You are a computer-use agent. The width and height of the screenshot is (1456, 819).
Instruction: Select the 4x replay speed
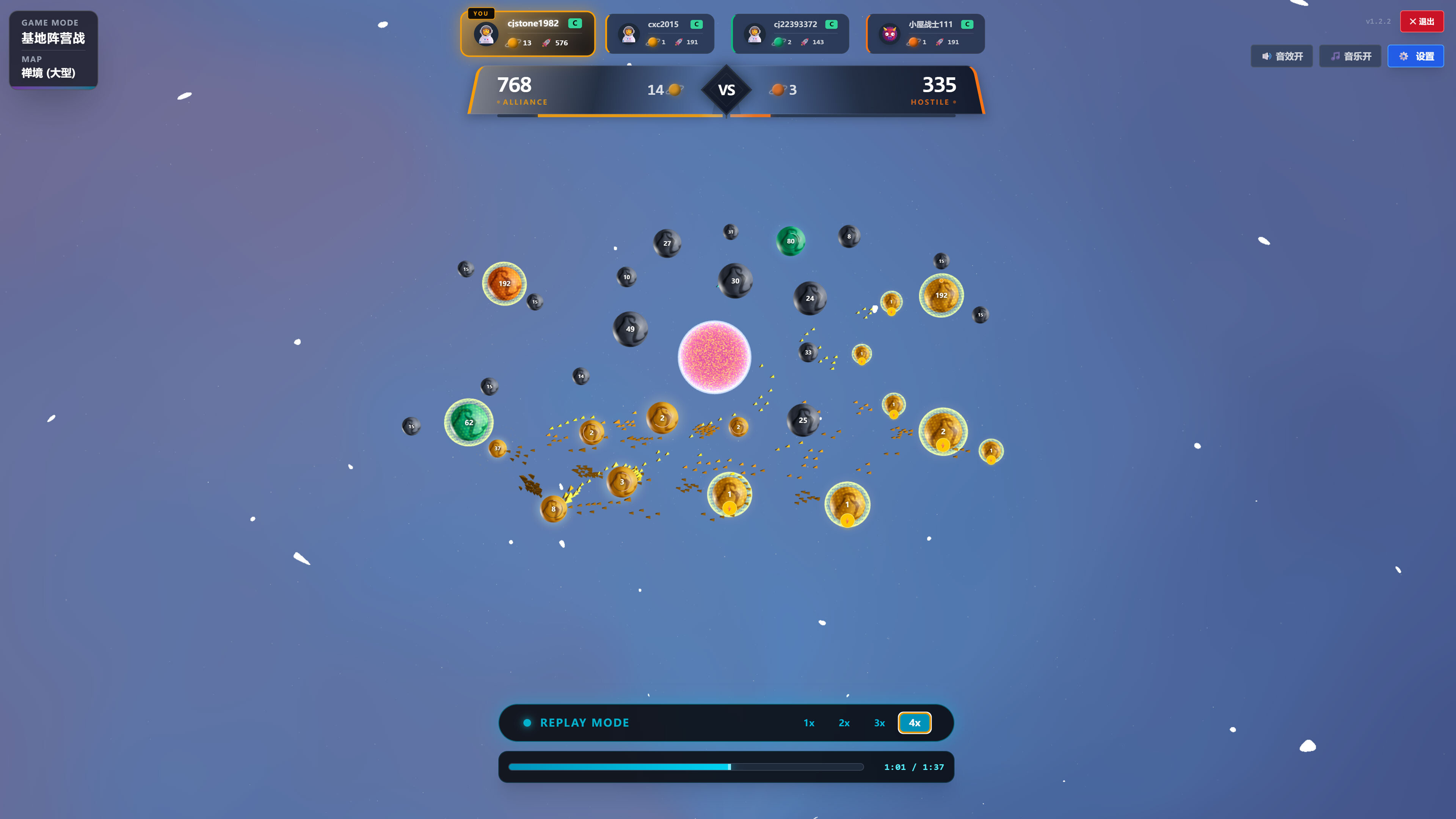pos(914,722)
